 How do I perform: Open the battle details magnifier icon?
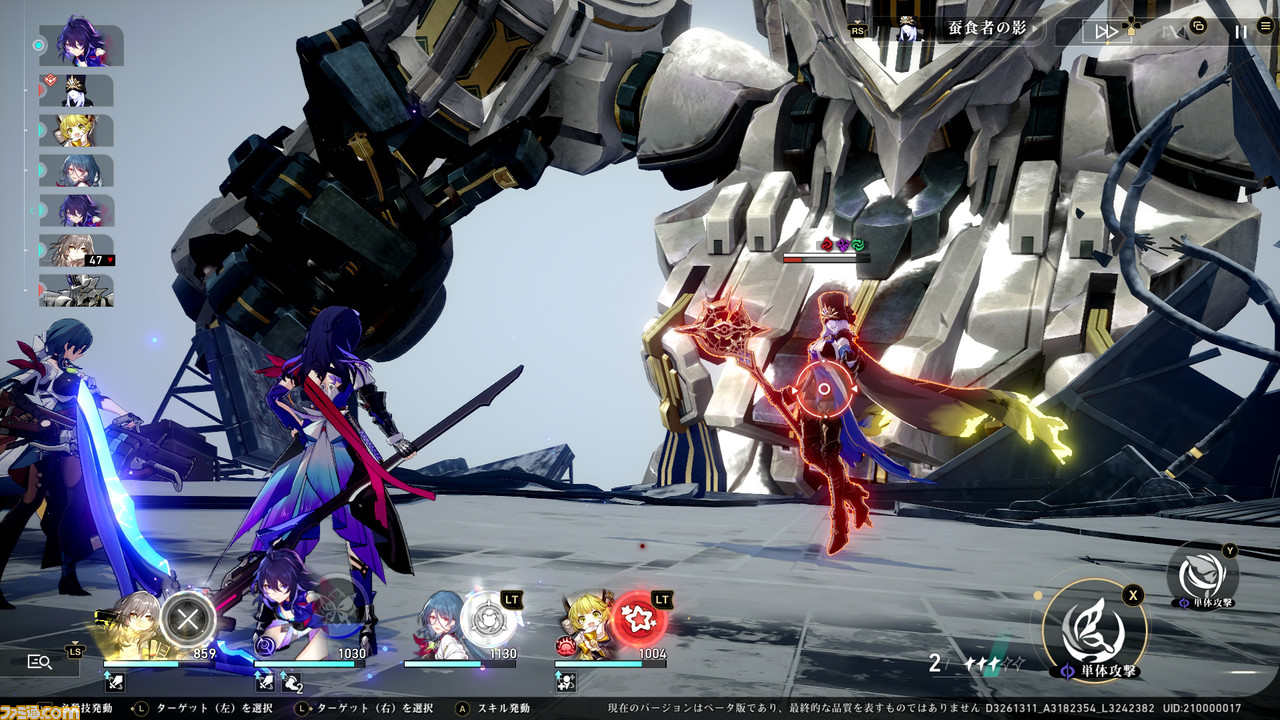[40, 661]
